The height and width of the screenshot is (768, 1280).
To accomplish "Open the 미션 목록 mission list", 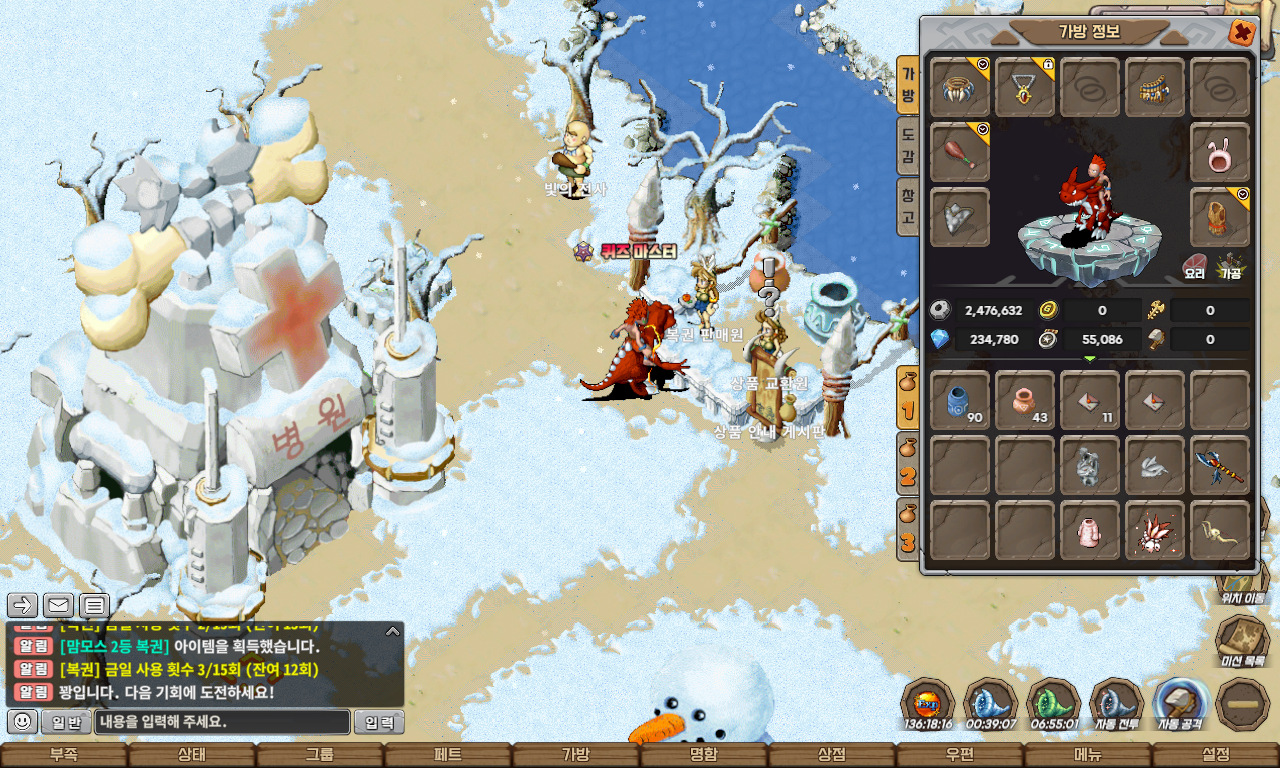I will coord(1243,640).
